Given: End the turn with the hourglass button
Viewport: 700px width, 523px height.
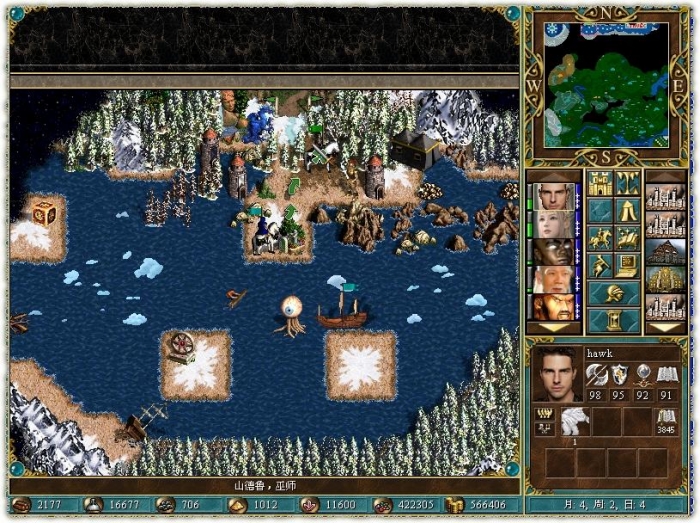Looking at the screenshot, I should tap(614, 320).
